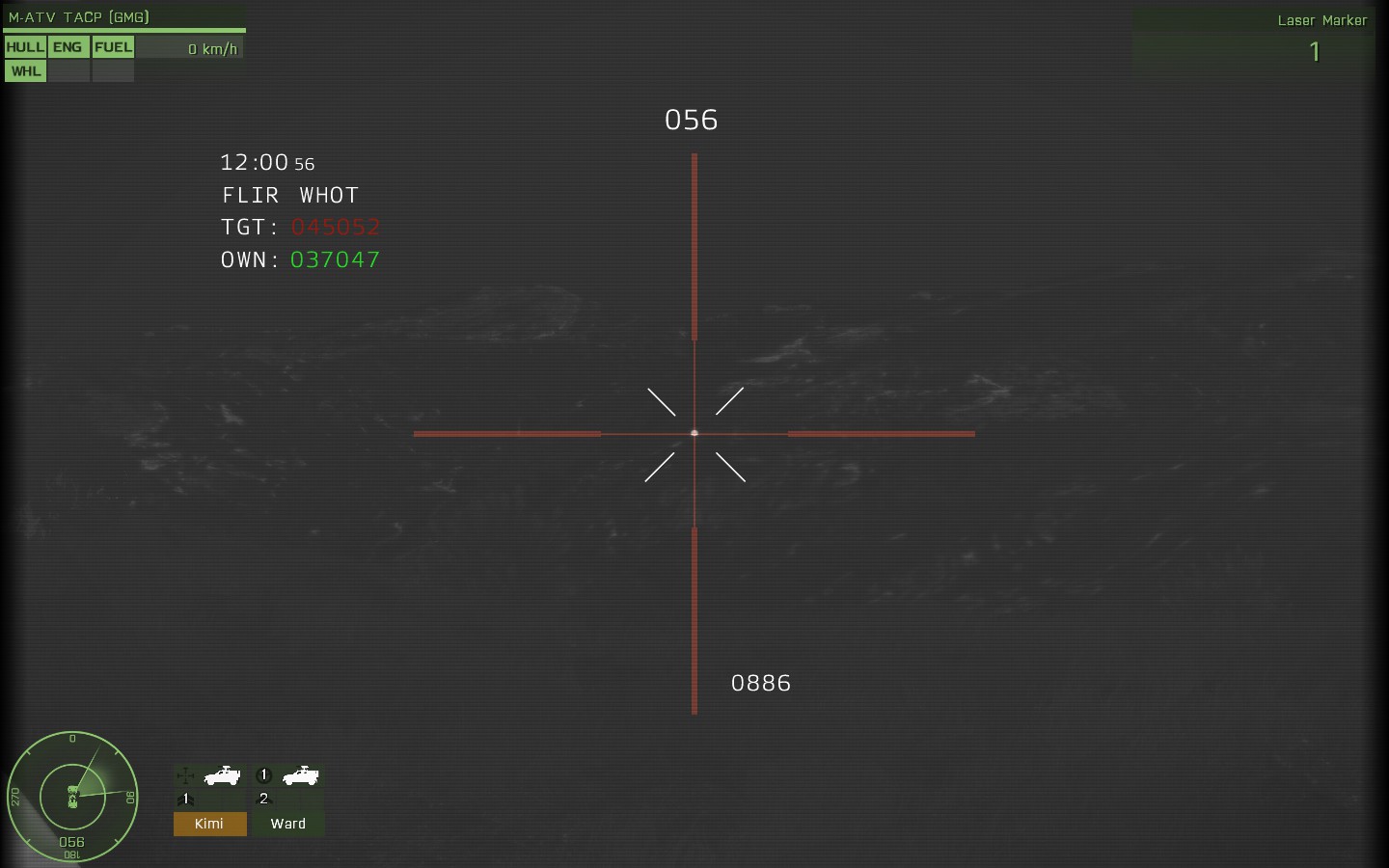Click Ward's M-ATV vehicle silhouette icon
This screenshot has height=868, width=1389.
click(300, 777)
